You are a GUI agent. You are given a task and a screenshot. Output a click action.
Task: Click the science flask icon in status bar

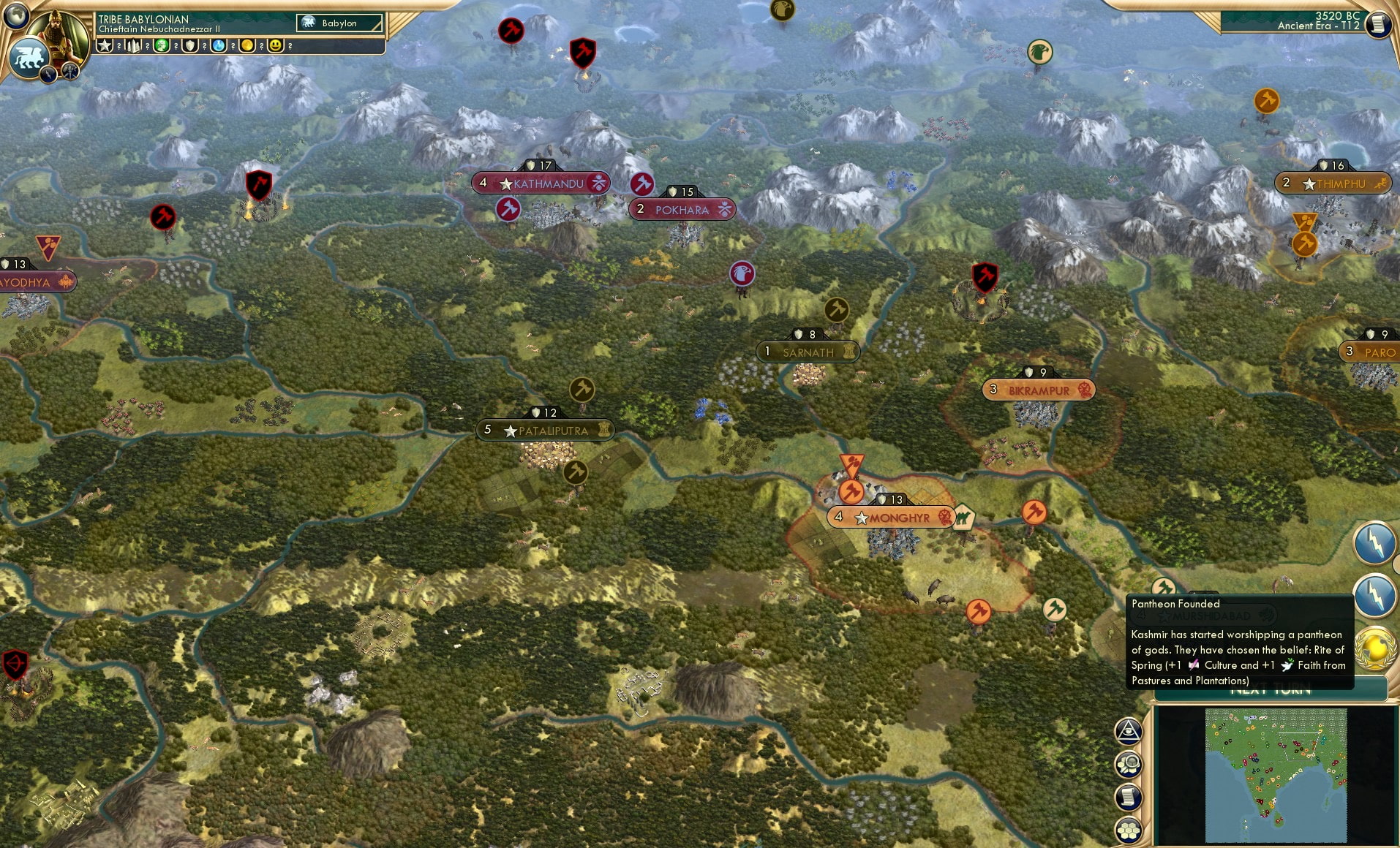pos(219,45)
